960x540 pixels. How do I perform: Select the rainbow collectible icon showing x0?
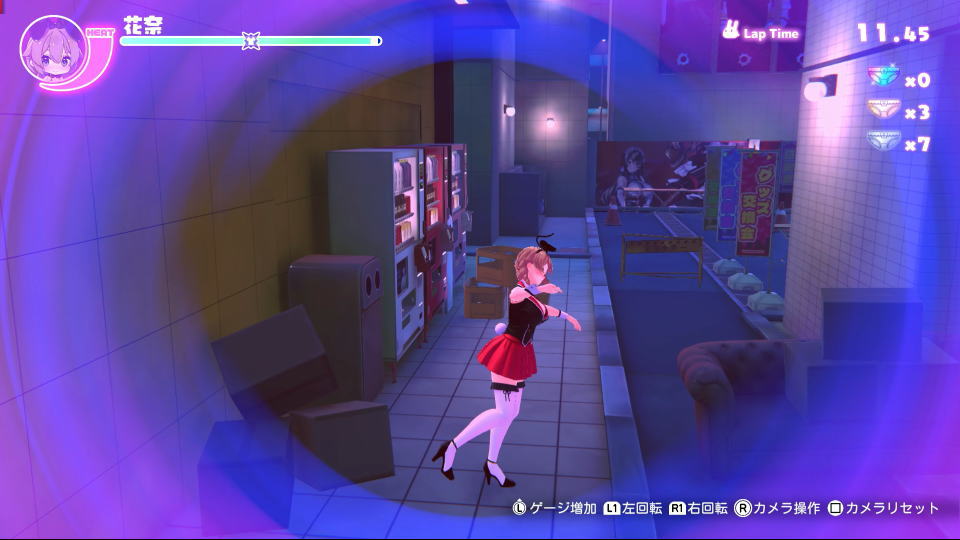[882, 79]
